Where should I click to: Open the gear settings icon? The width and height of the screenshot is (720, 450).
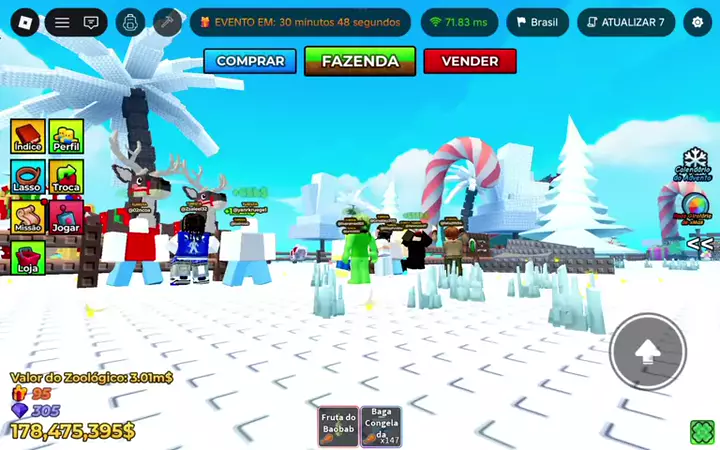[x=697, y=22]
